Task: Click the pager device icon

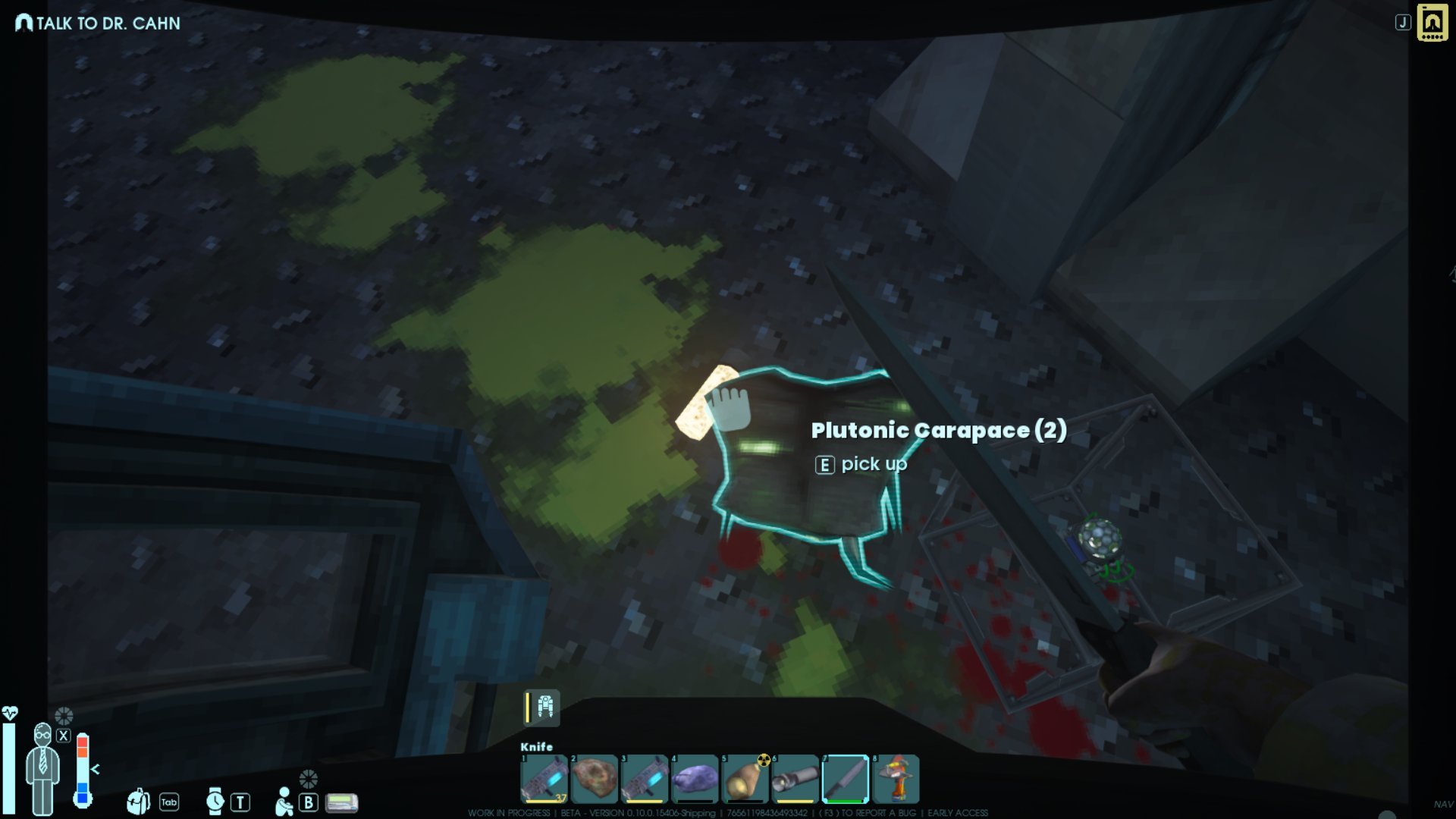Action: 342,802
